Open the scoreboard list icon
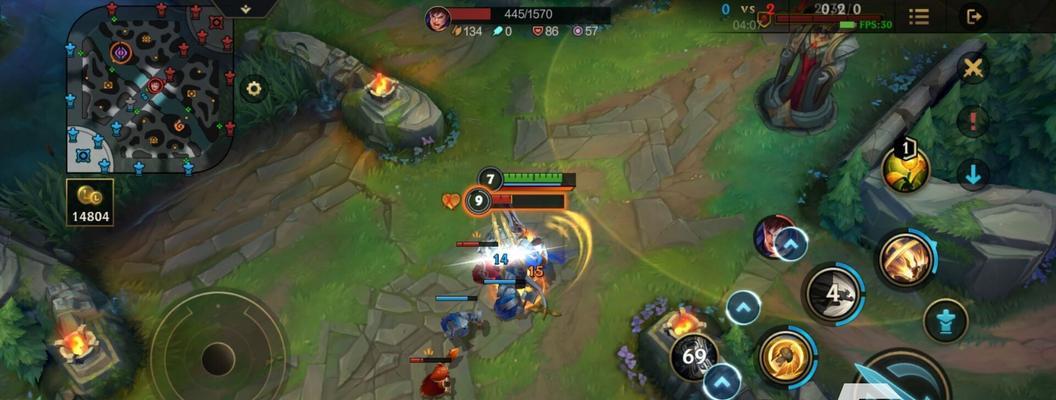The width and height of the screenshot is (1056, 400). tap(918, 16)
